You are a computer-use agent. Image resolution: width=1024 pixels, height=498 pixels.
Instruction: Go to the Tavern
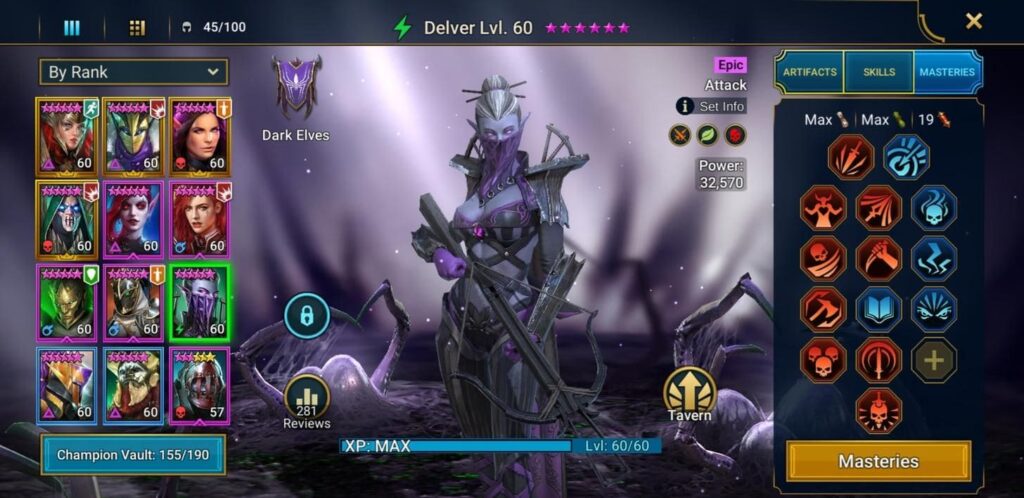click(x=690, y=393)
